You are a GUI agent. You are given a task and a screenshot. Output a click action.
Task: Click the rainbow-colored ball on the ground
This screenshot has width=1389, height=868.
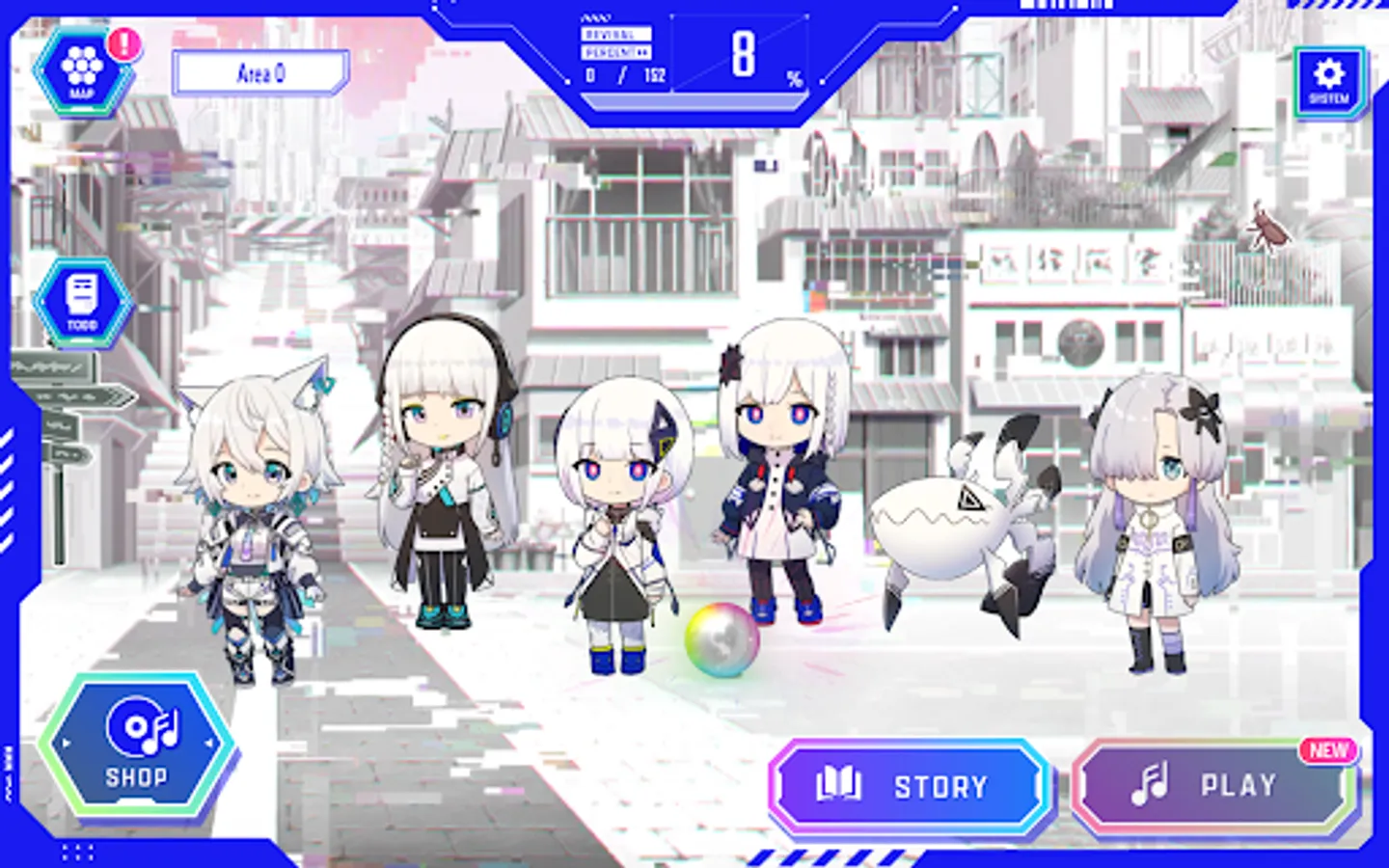(x=719, y=638)
